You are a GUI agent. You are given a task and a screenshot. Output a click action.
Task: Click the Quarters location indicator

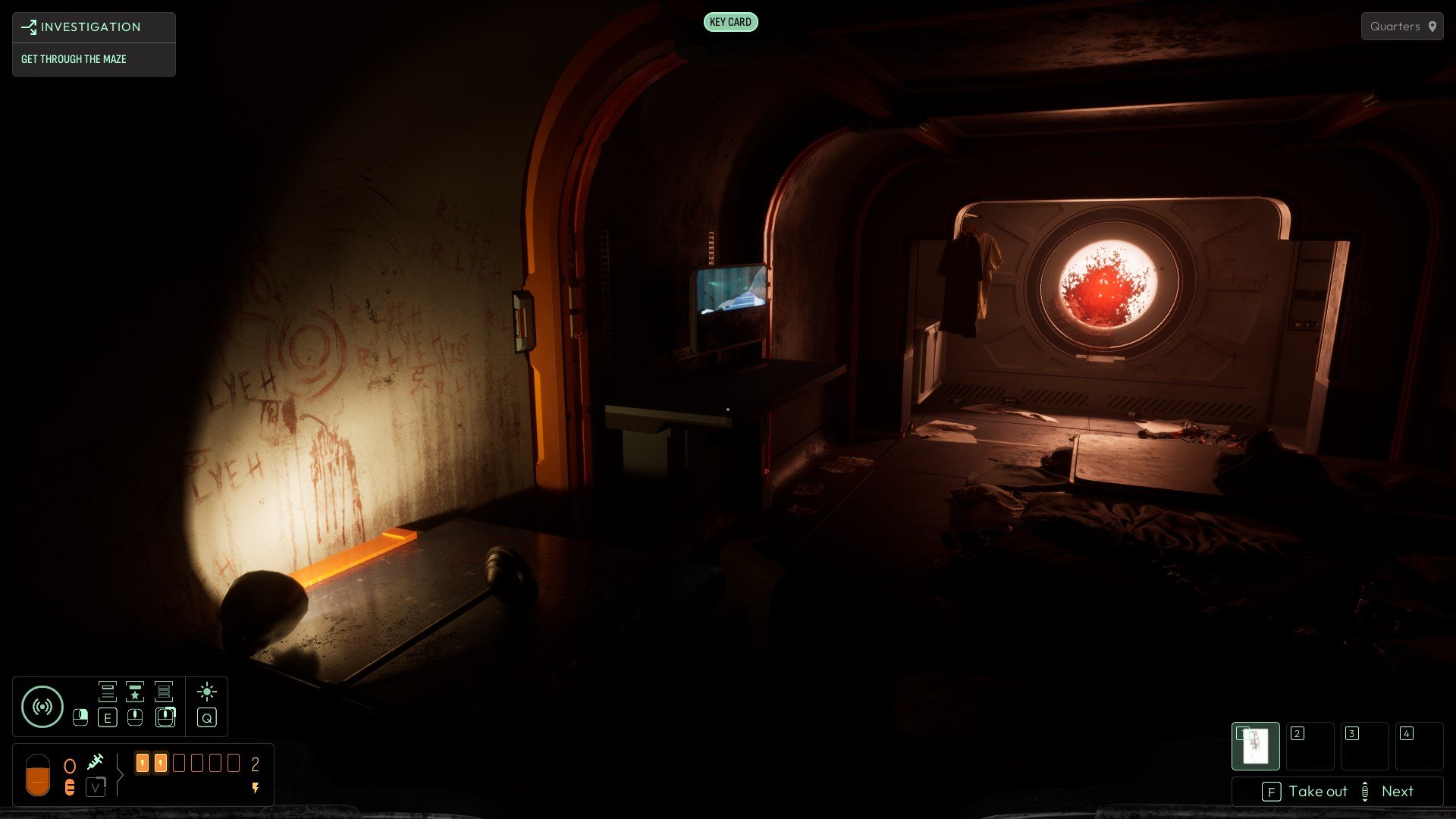tap(1401, 27)
